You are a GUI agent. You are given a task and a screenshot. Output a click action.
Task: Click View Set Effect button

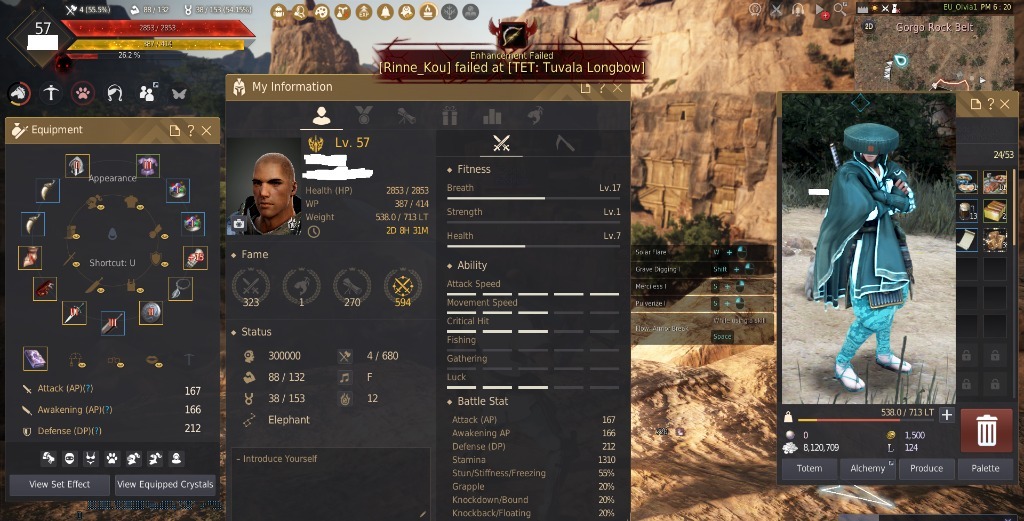coord(60,484)
